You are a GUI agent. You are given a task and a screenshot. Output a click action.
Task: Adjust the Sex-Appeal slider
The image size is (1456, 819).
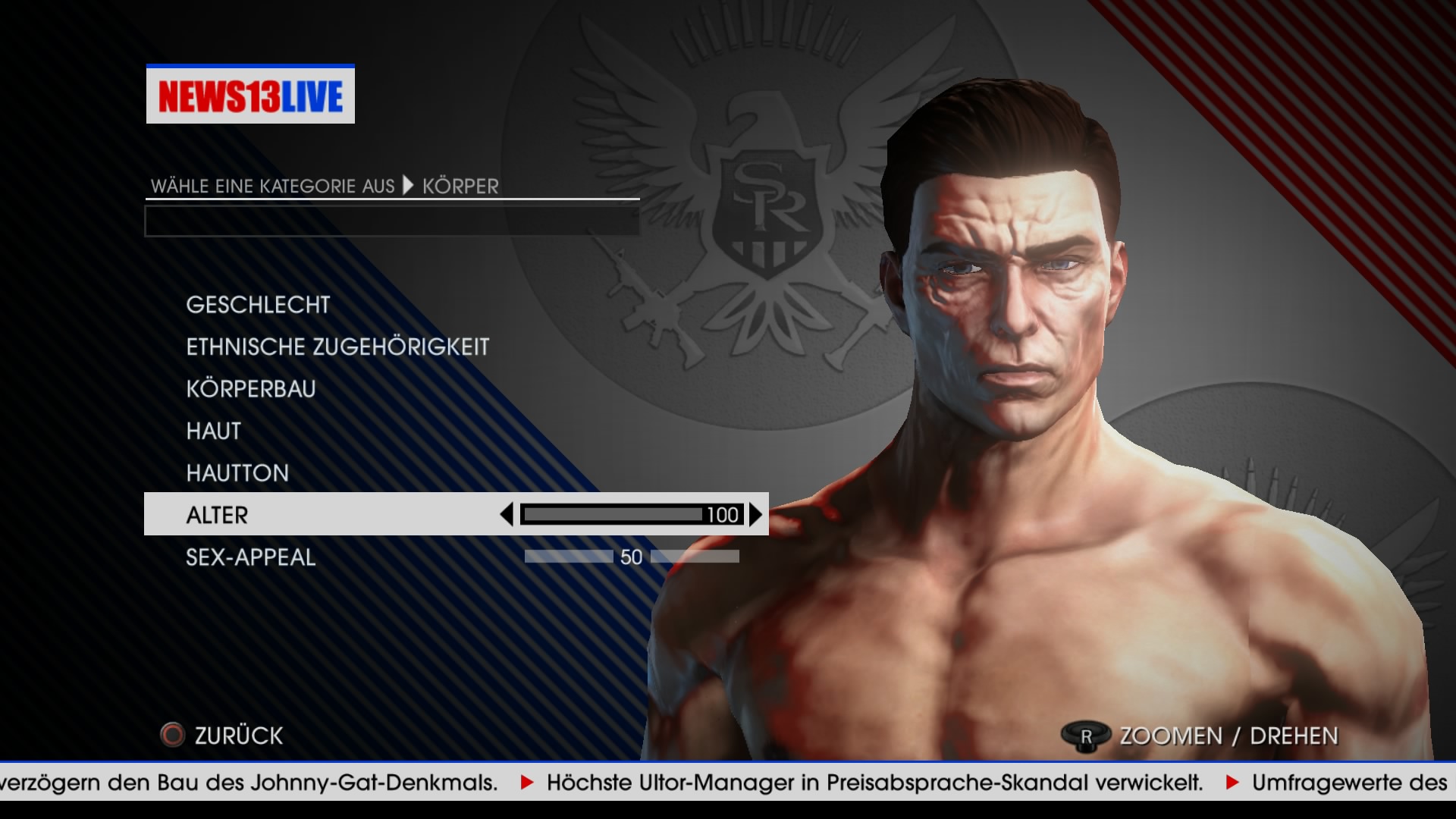point(631,557)
